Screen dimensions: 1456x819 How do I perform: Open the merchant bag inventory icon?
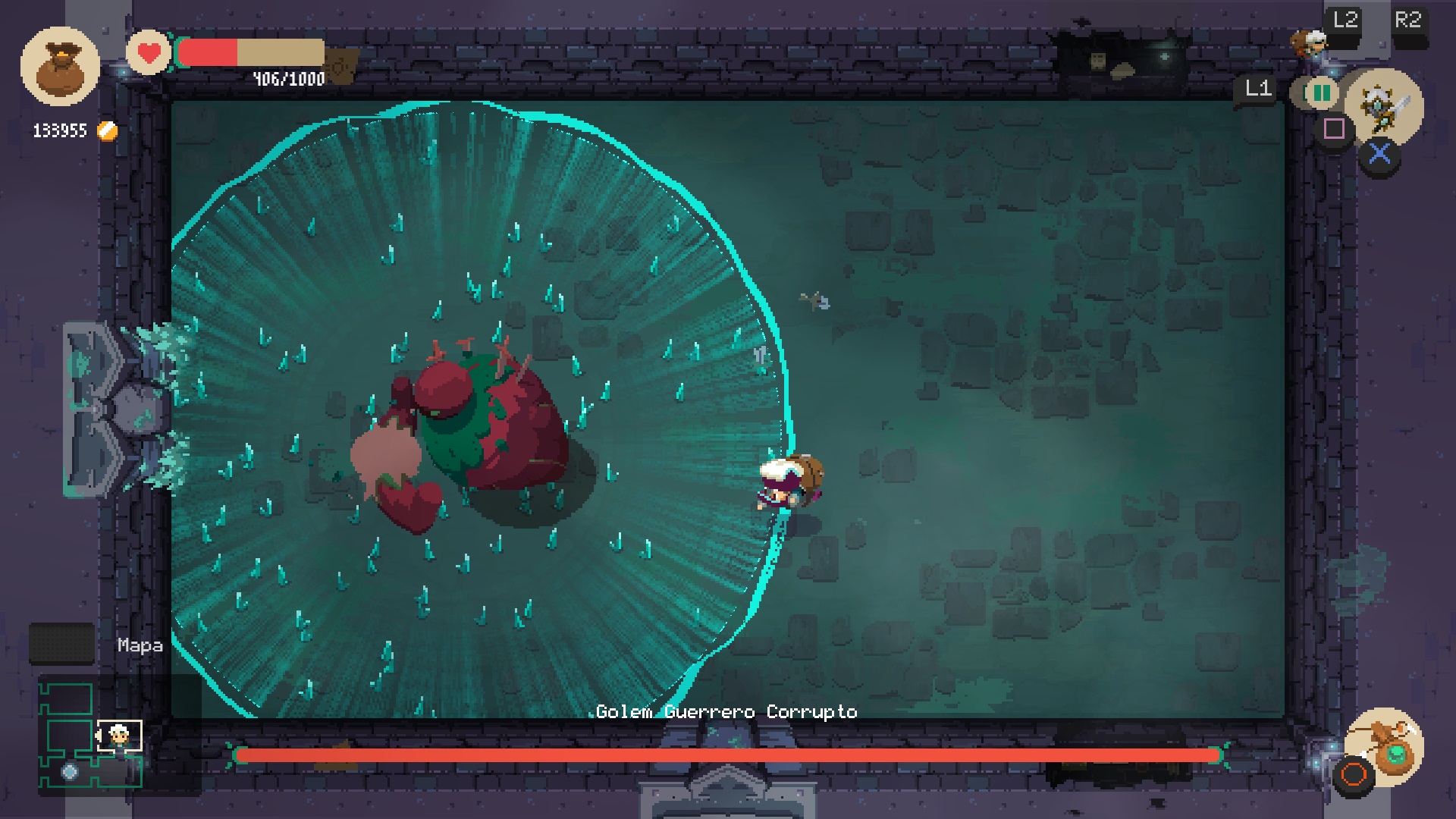[x=60, y=67]
